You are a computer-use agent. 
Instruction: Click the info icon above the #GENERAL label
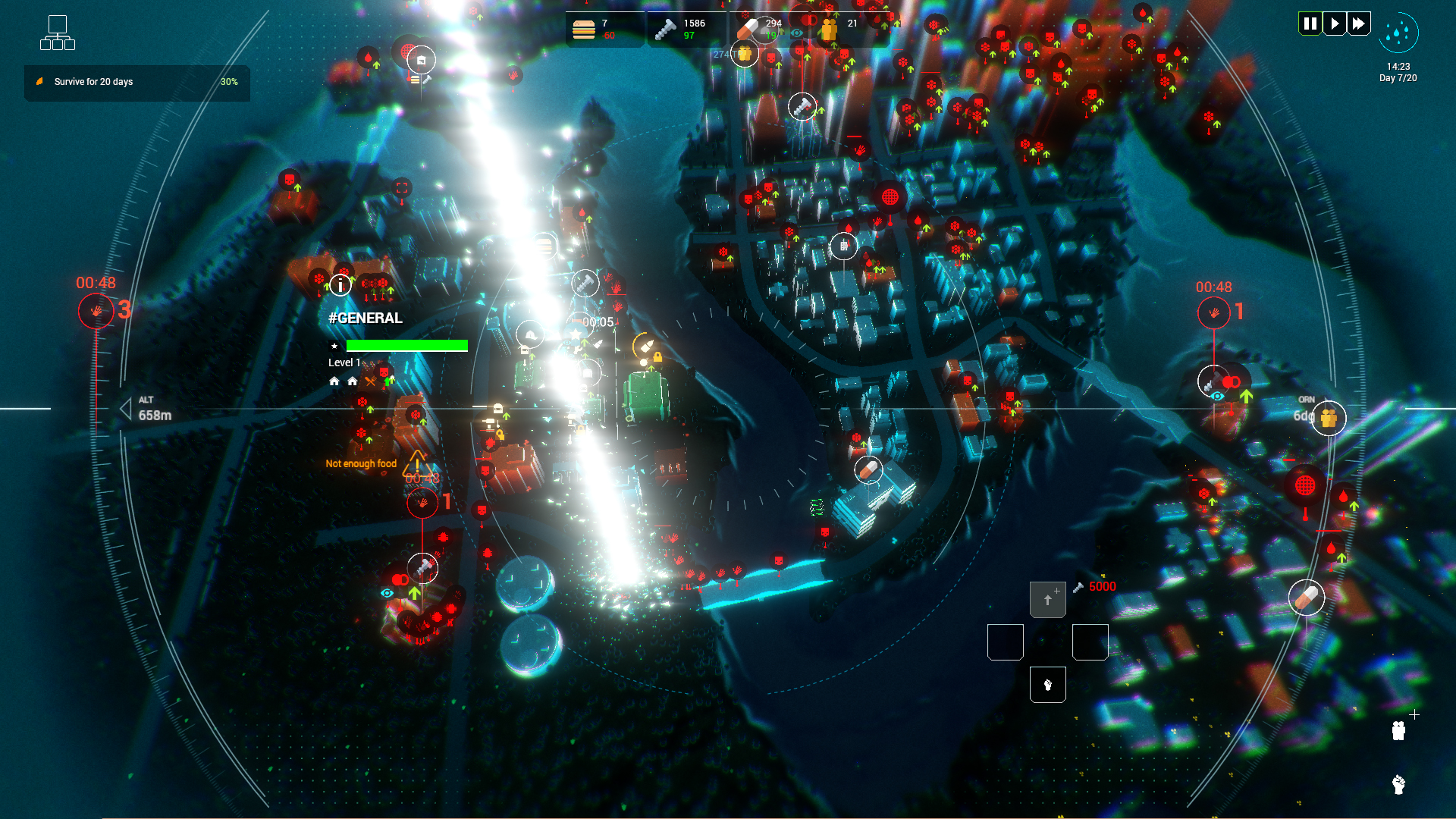tap(340, 285)
